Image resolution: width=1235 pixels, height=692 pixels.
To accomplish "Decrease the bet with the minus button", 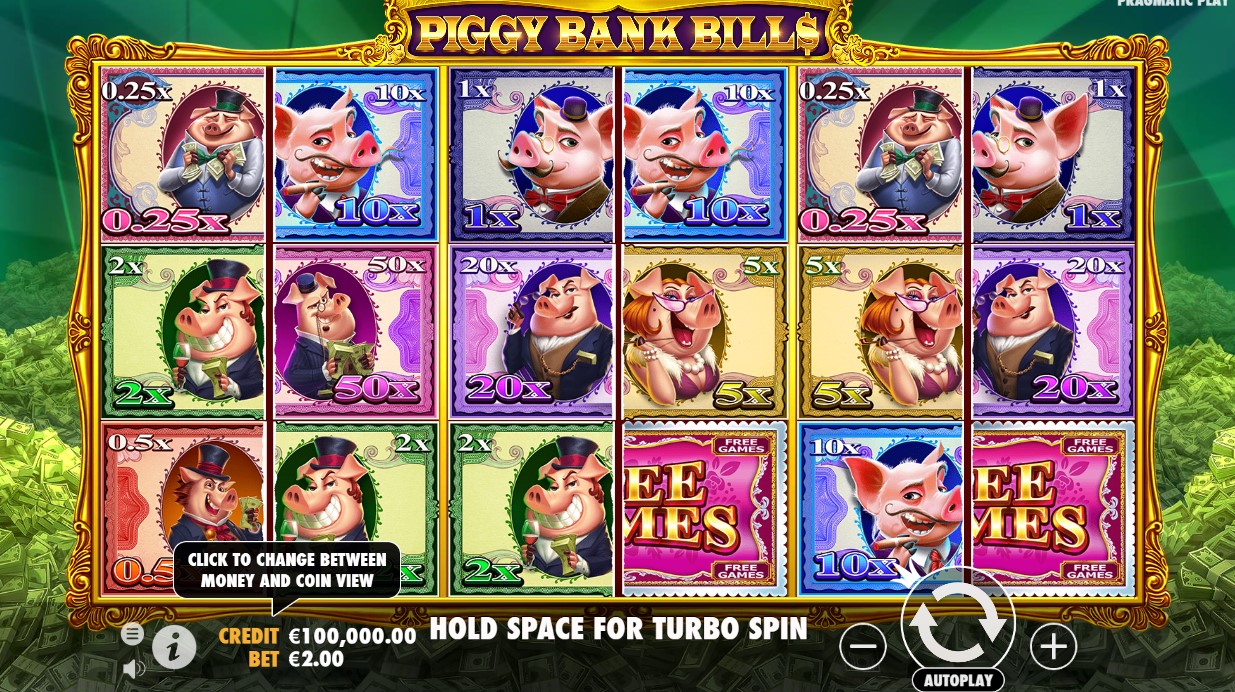I will tap(863, 647).
